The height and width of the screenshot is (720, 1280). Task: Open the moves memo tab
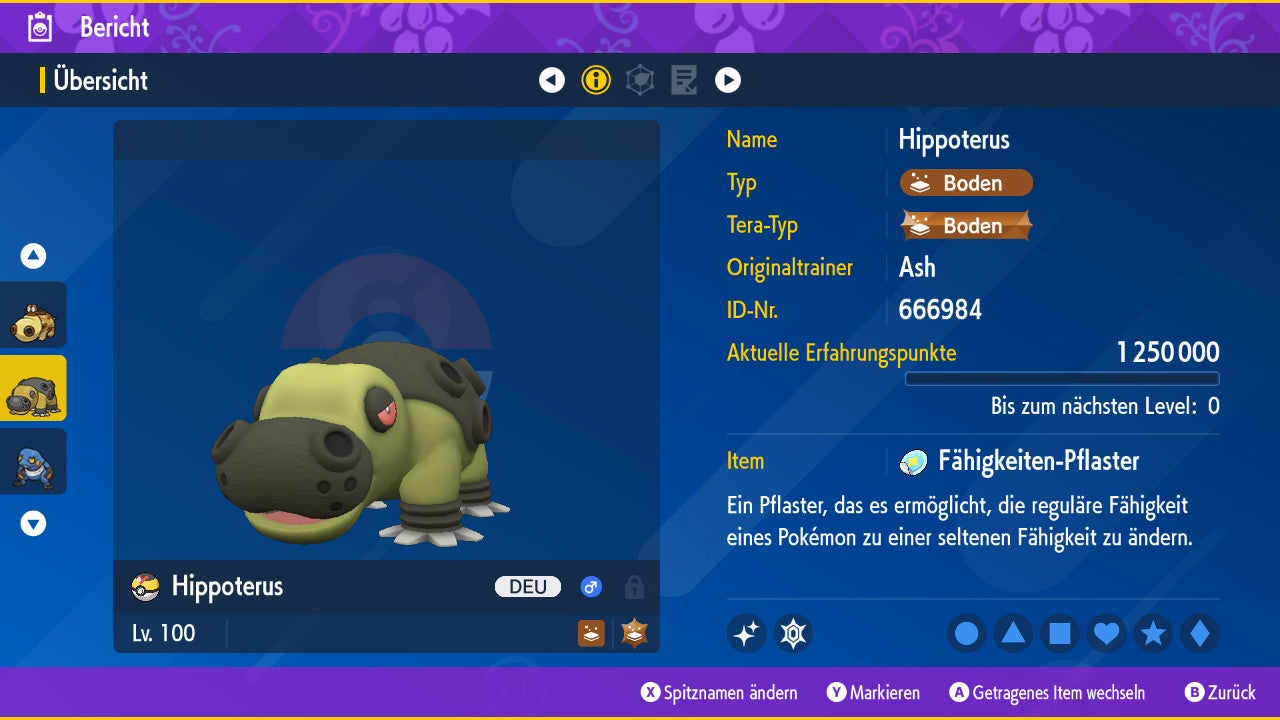click(x=684, y=80)
